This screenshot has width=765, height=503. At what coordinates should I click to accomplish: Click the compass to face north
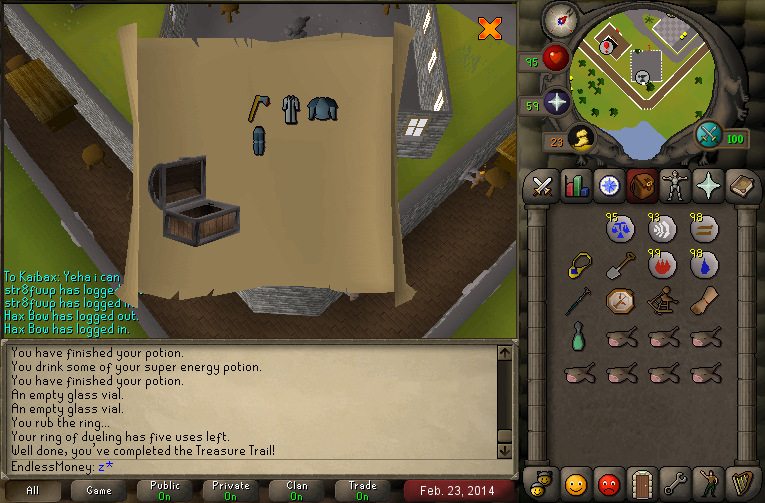[x=560, y=19]
